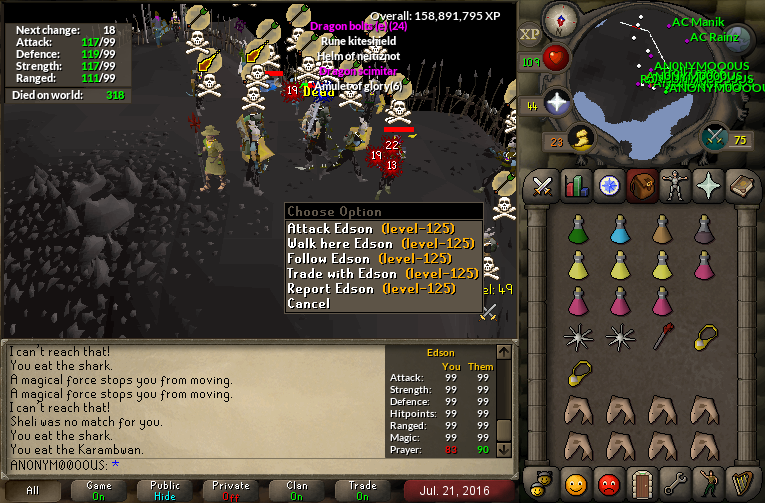Image resolution: width=765 pixels, height=504 pixels.
Task: Choose Follow Edson in the menu
Action: point(378,259)
